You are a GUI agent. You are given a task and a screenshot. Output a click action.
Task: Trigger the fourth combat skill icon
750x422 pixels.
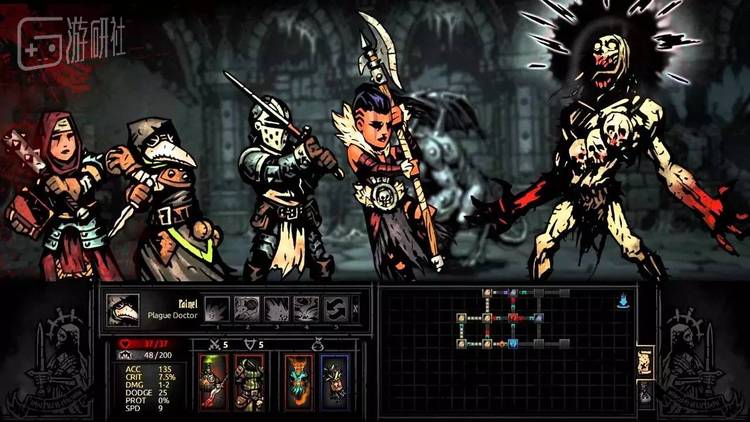307,308
